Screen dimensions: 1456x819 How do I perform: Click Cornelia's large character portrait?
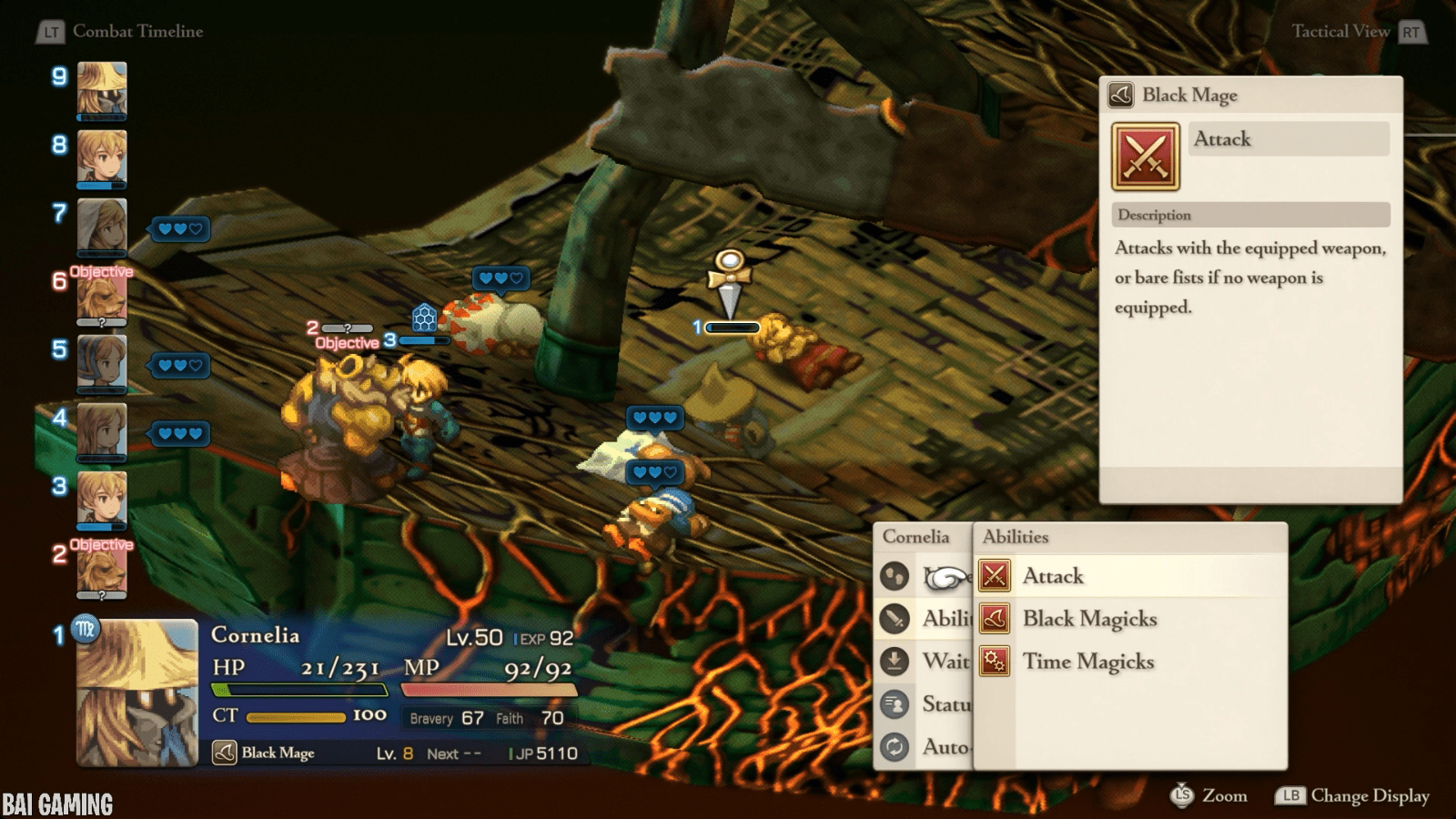point(137,693)
